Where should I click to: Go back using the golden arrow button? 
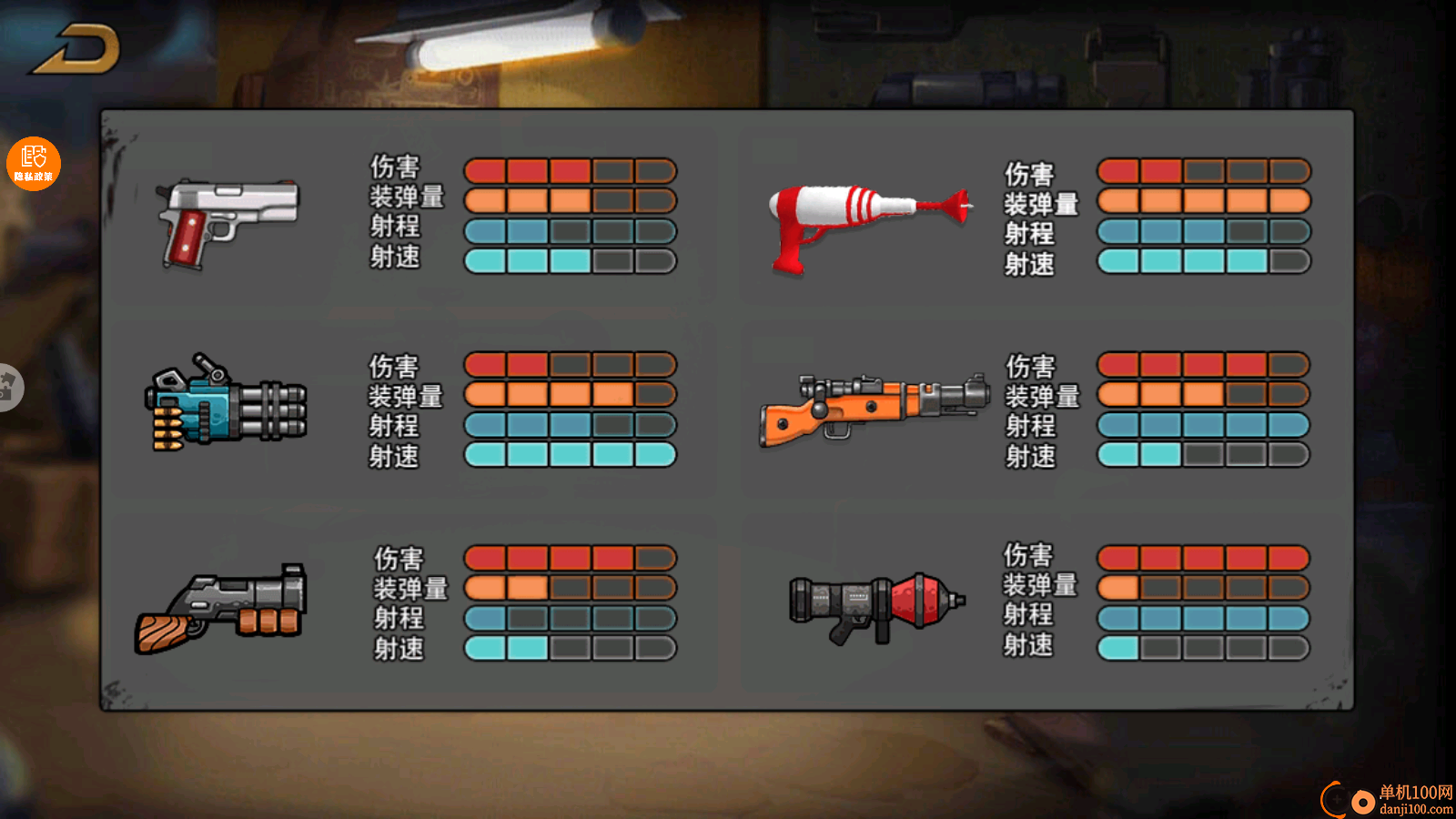78,49
